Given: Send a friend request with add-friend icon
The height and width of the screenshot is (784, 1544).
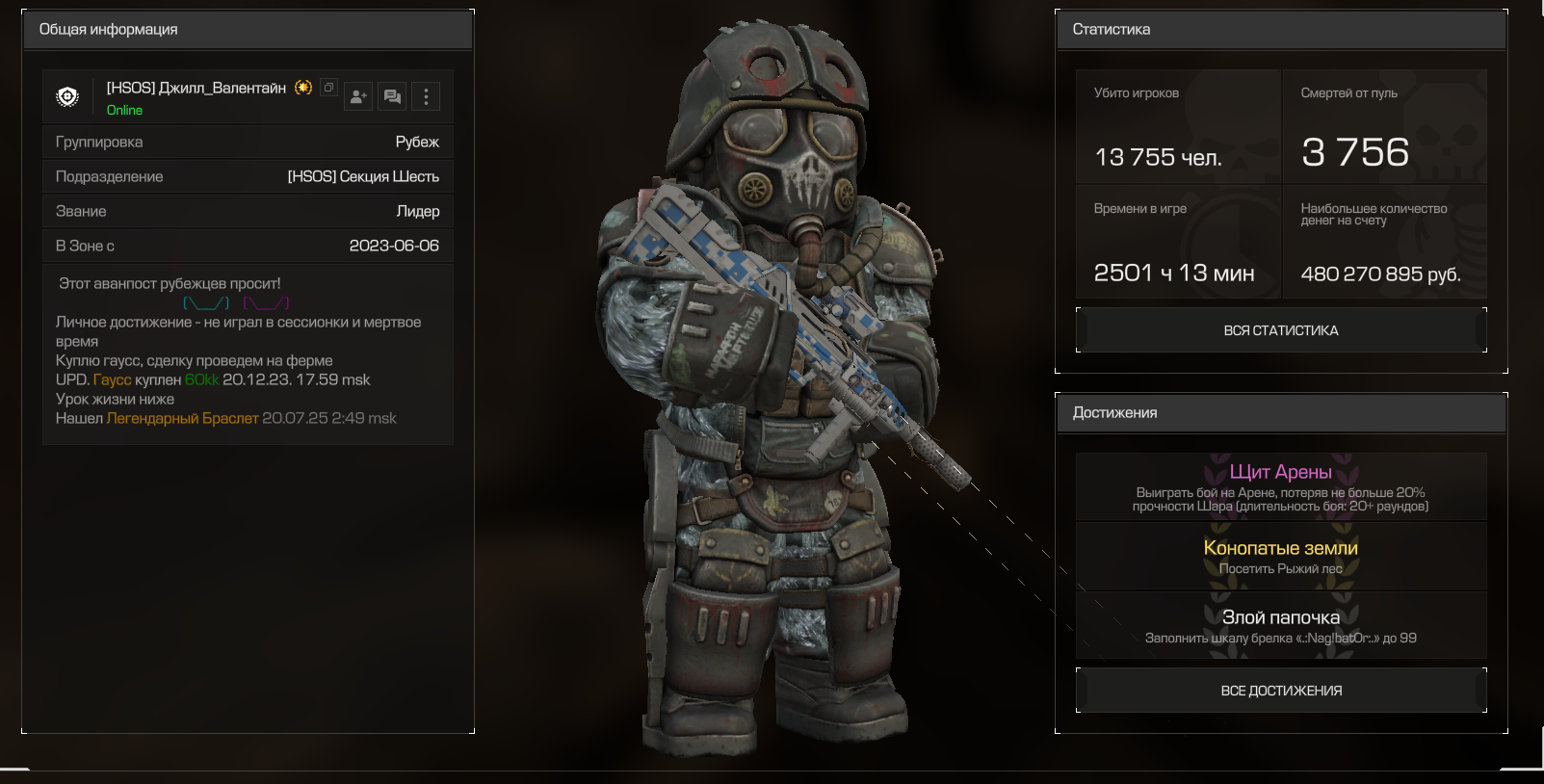Looking at the screenshot, I should (x=358, y=96).
